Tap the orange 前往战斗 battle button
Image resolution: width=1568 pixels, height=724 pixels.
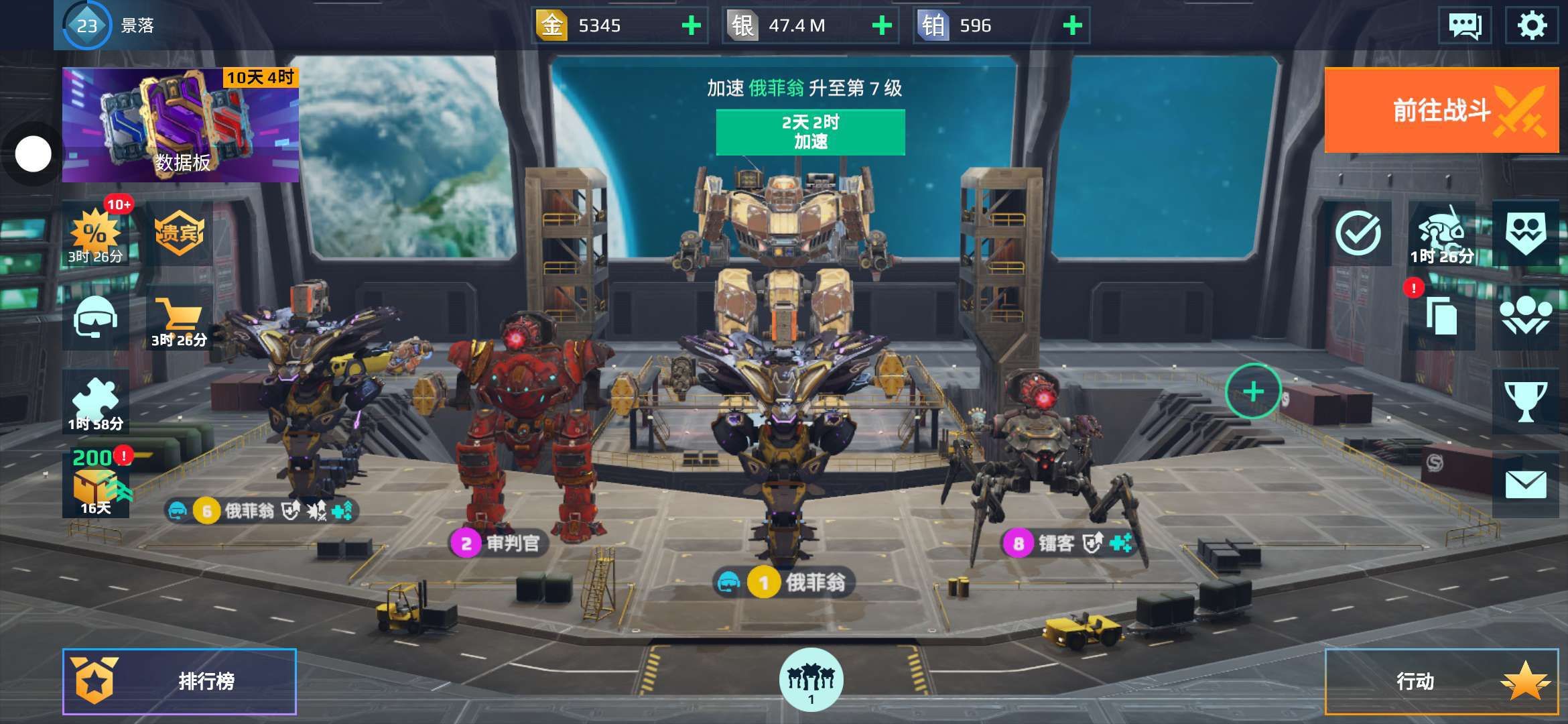point(1441,111)
